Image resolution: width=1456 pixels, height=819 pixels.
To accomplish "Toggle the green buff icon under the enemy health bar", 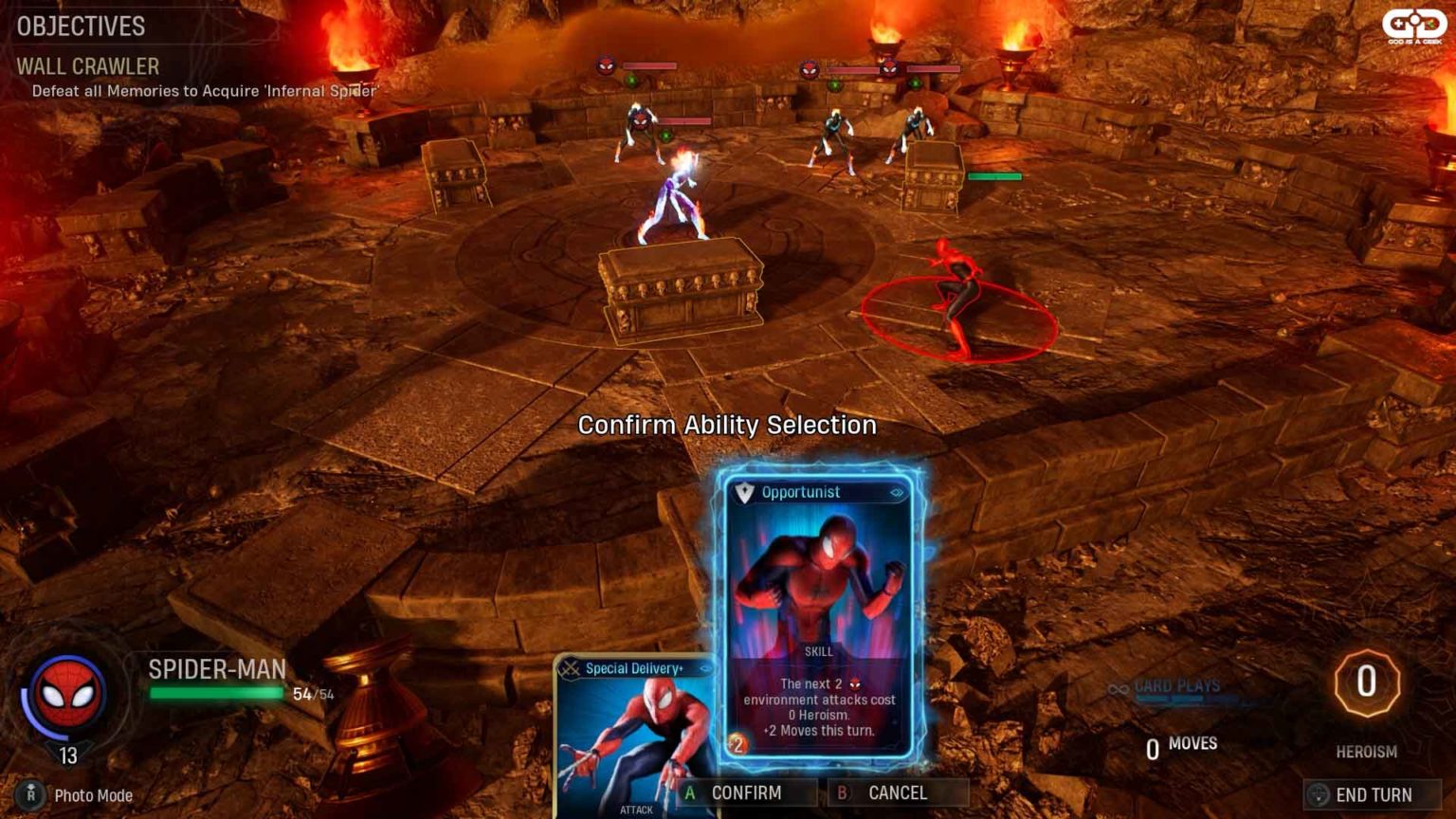I will pyautogui.click(x=631, y=81).
